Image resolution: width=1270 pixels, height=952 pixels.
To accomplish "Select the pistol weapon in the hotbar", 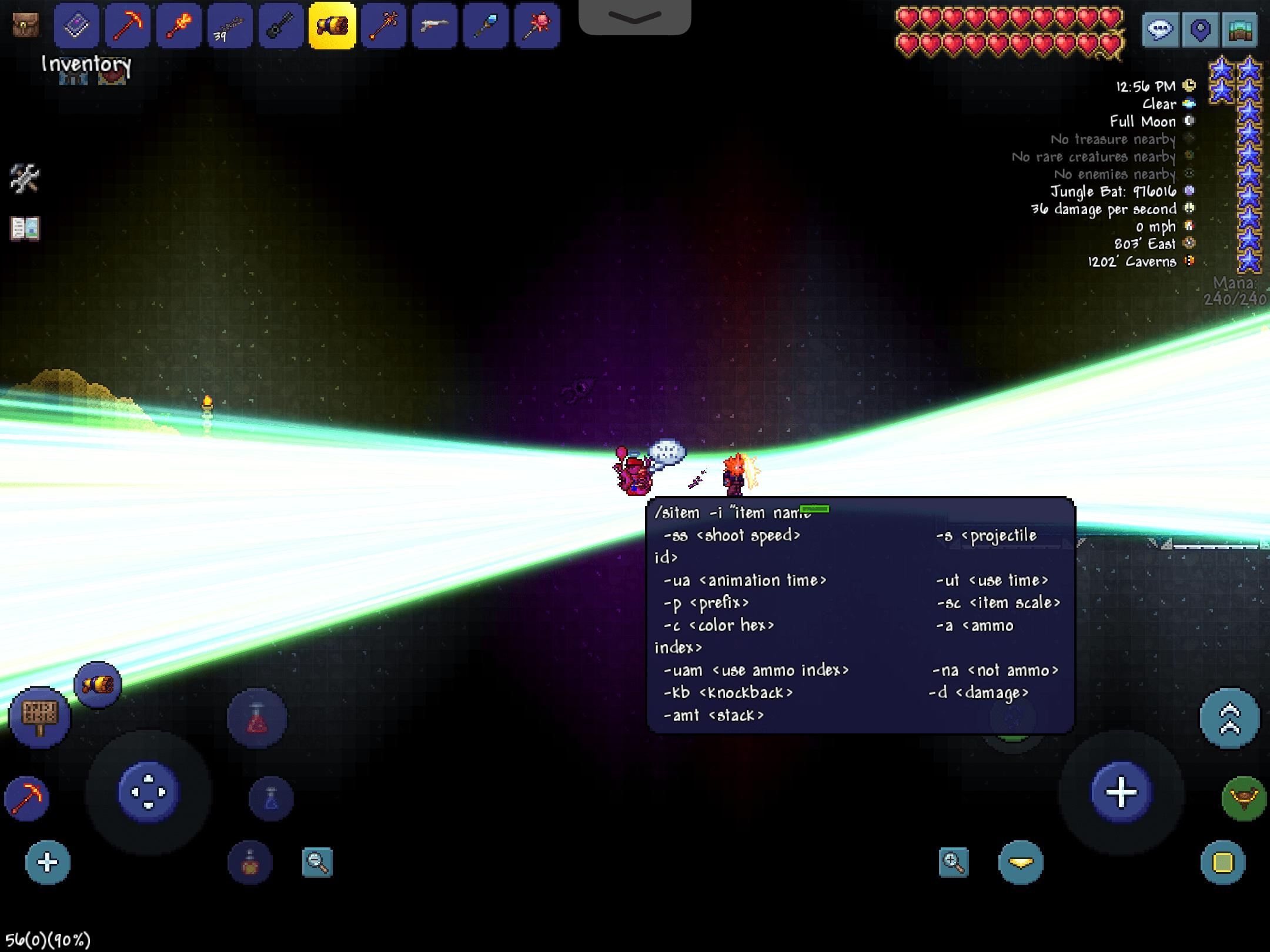I will [435, 25].
